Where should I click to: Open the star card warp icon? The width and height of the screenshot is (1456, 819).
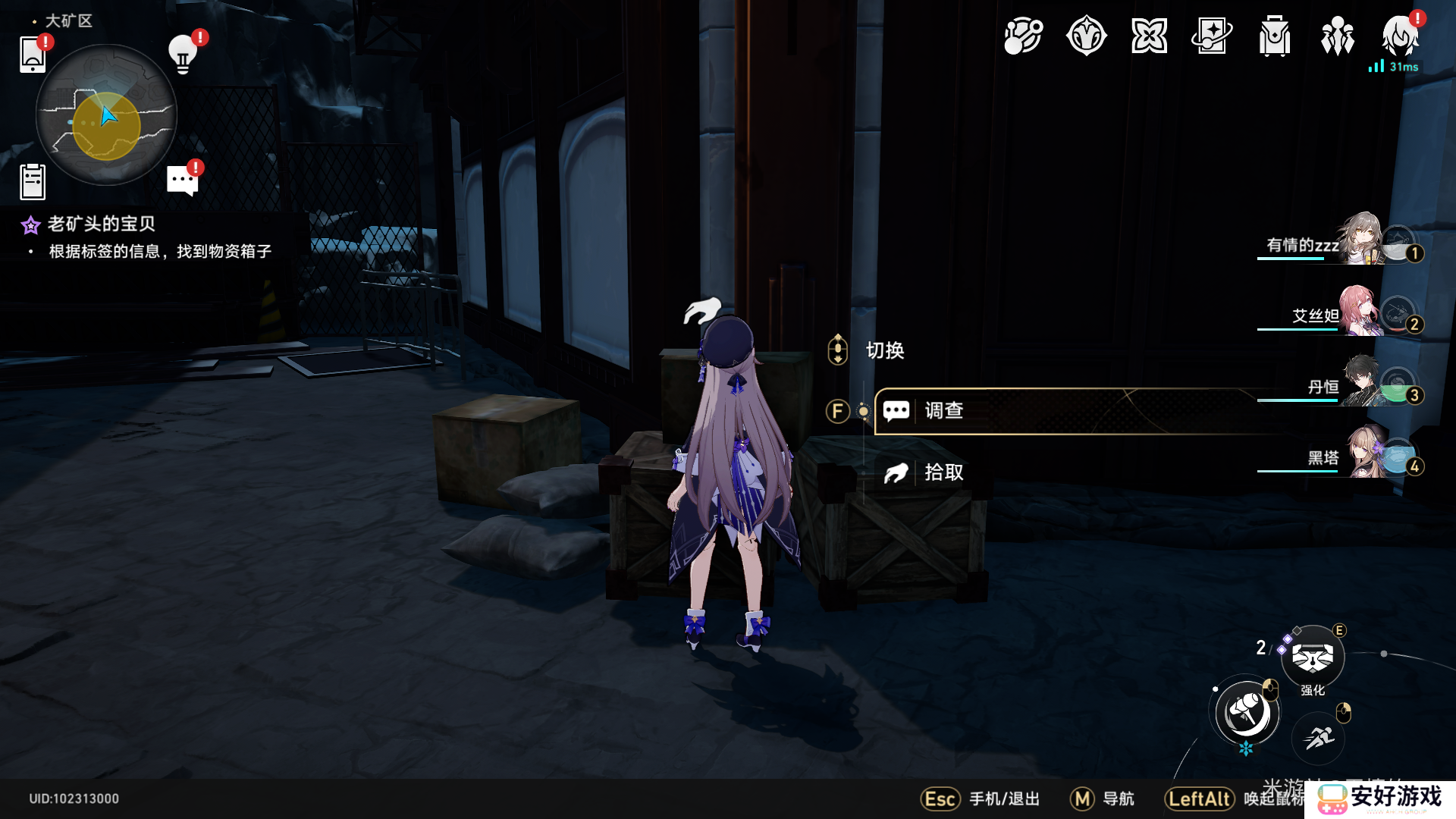1212,36
